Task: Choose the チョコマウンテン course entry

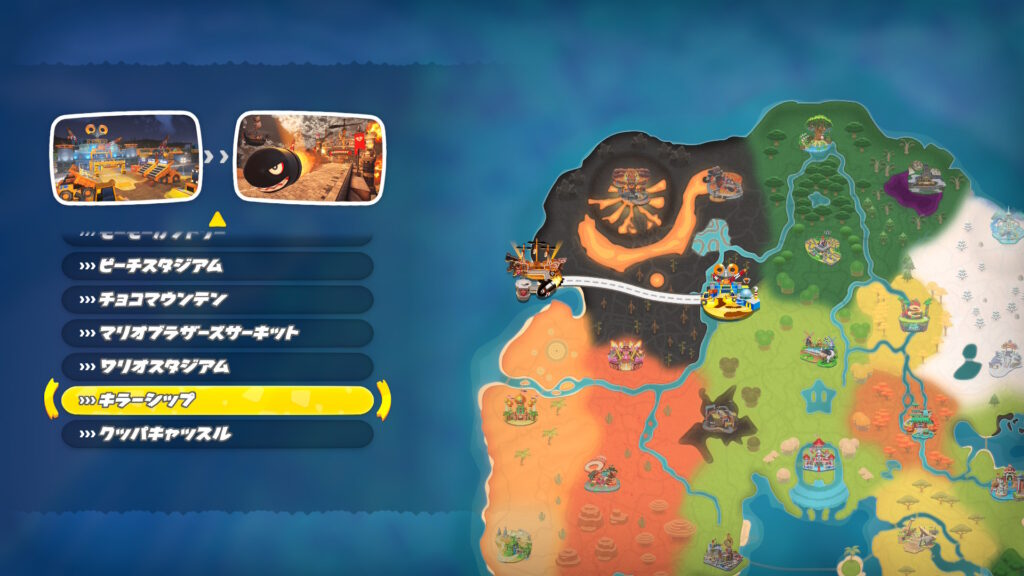Action: pyautogui.click(x=217, y=299)
